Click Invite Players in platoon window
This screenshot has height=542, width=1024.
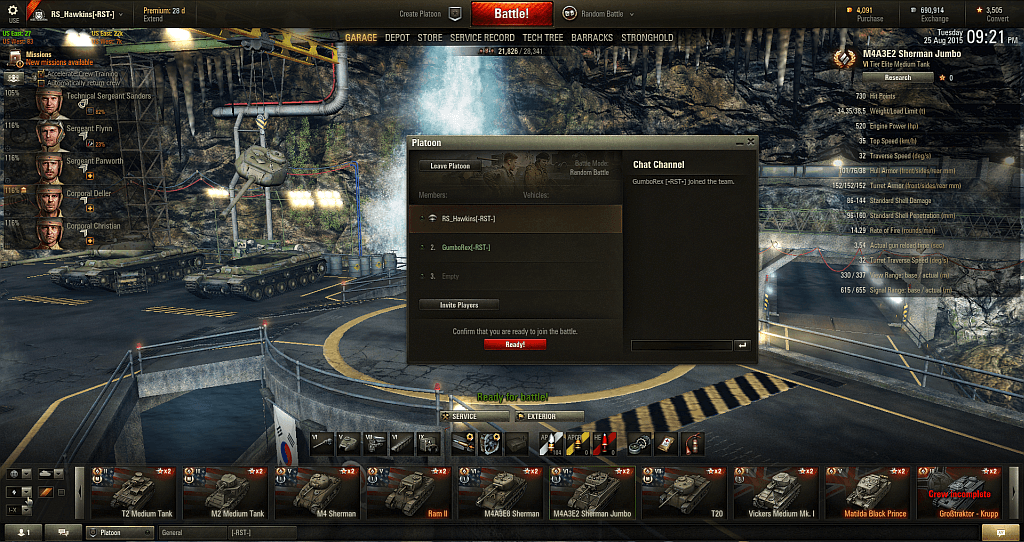coord(459,305)
